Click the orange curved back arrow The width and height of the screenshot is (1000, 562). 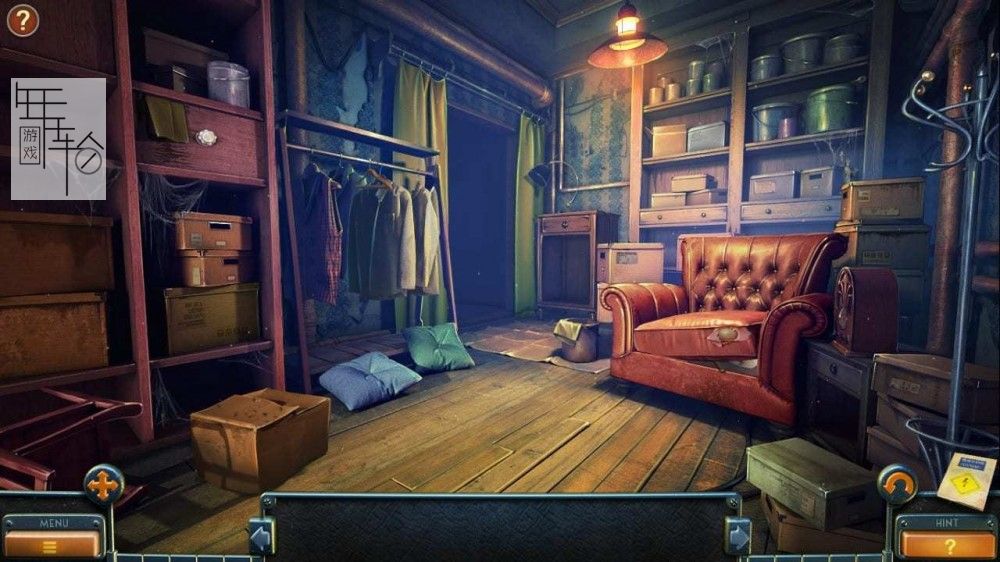[897, 485]
